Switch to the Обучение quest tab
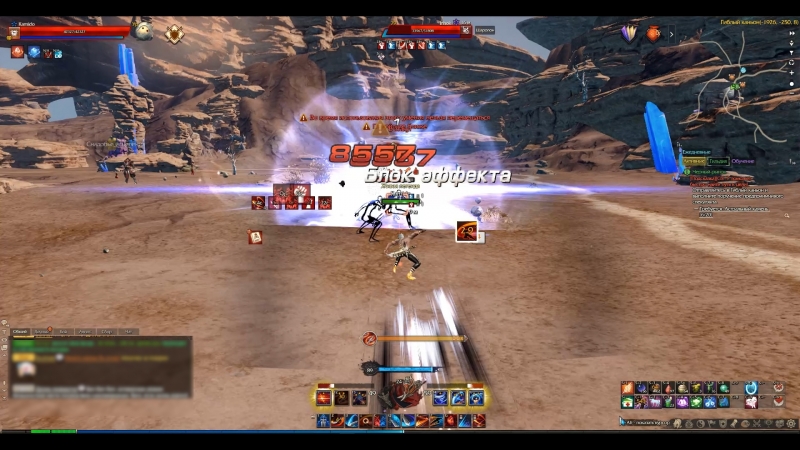 point(743,161)
